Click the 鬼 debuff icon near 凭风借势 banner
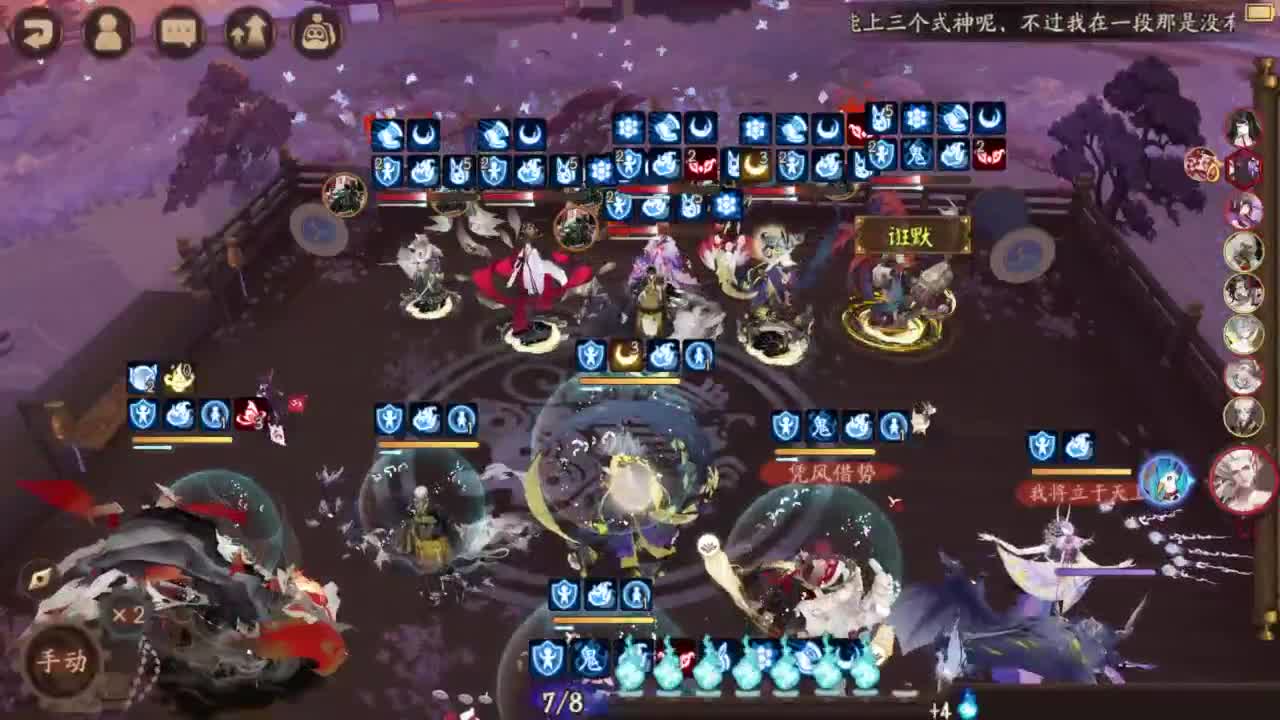 tap(822, 425)
